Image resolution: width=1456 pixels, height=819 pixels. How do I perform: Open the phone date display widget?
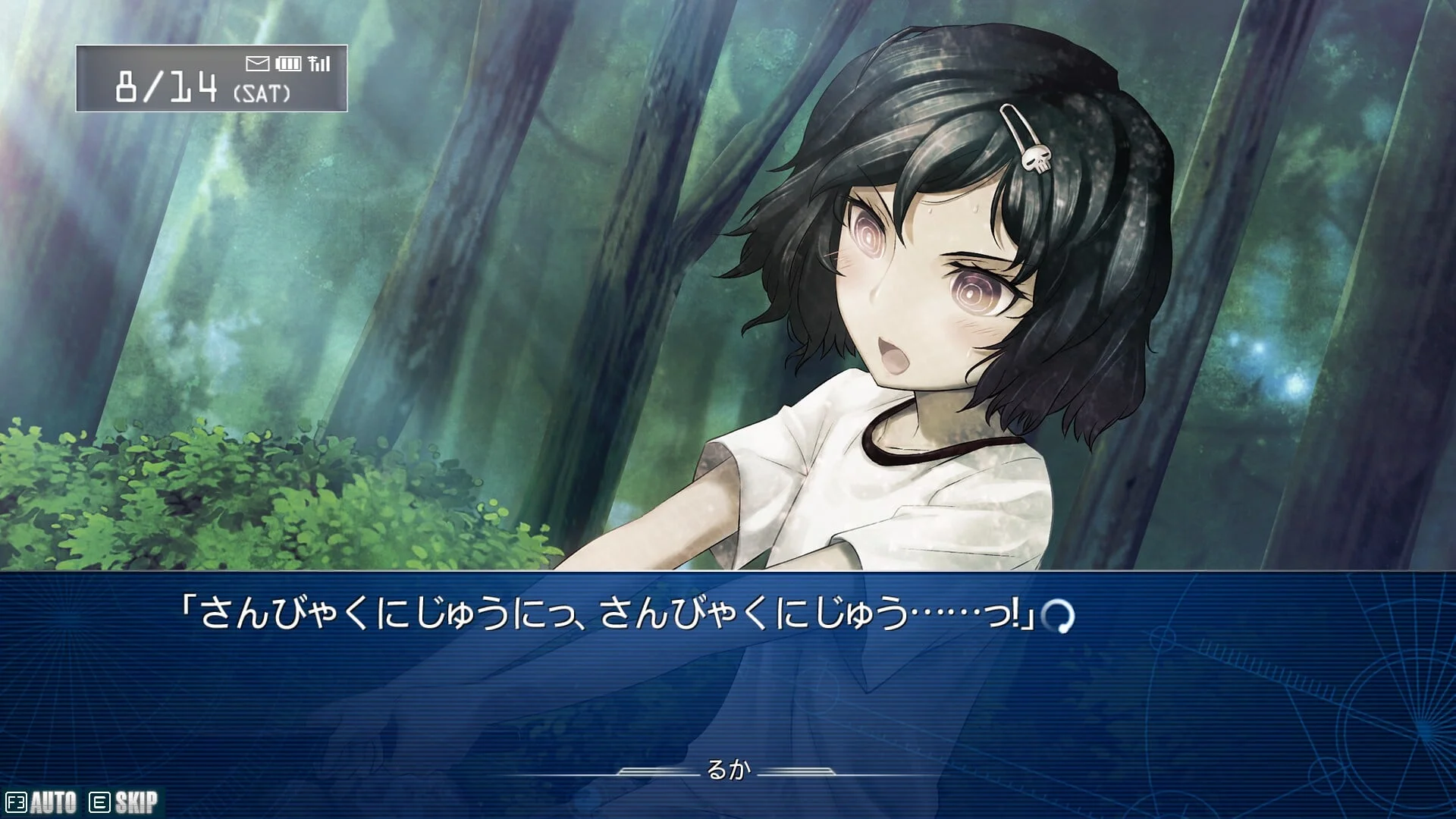(212, 79)
